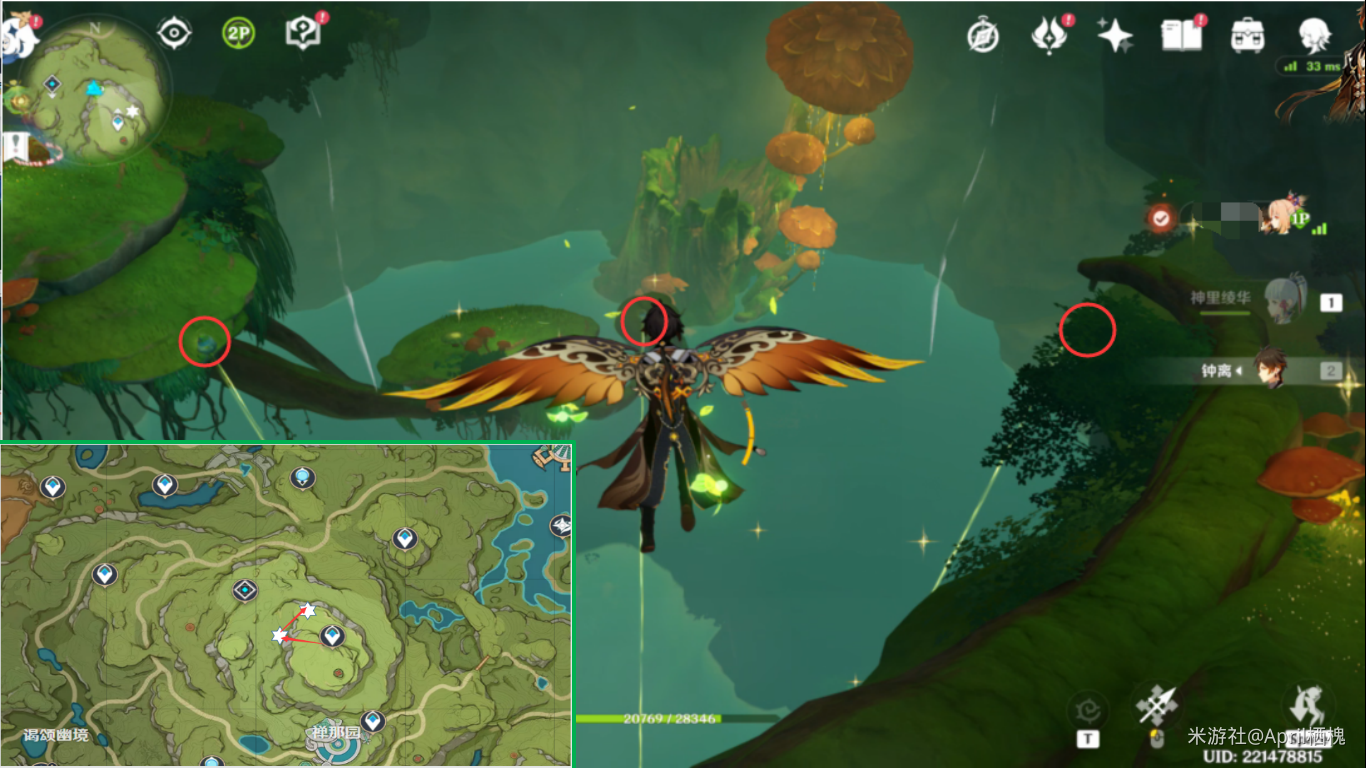Open the Battle Pass wing emblem
This screenshot has width=1366, height=768.
point(1049,36)
